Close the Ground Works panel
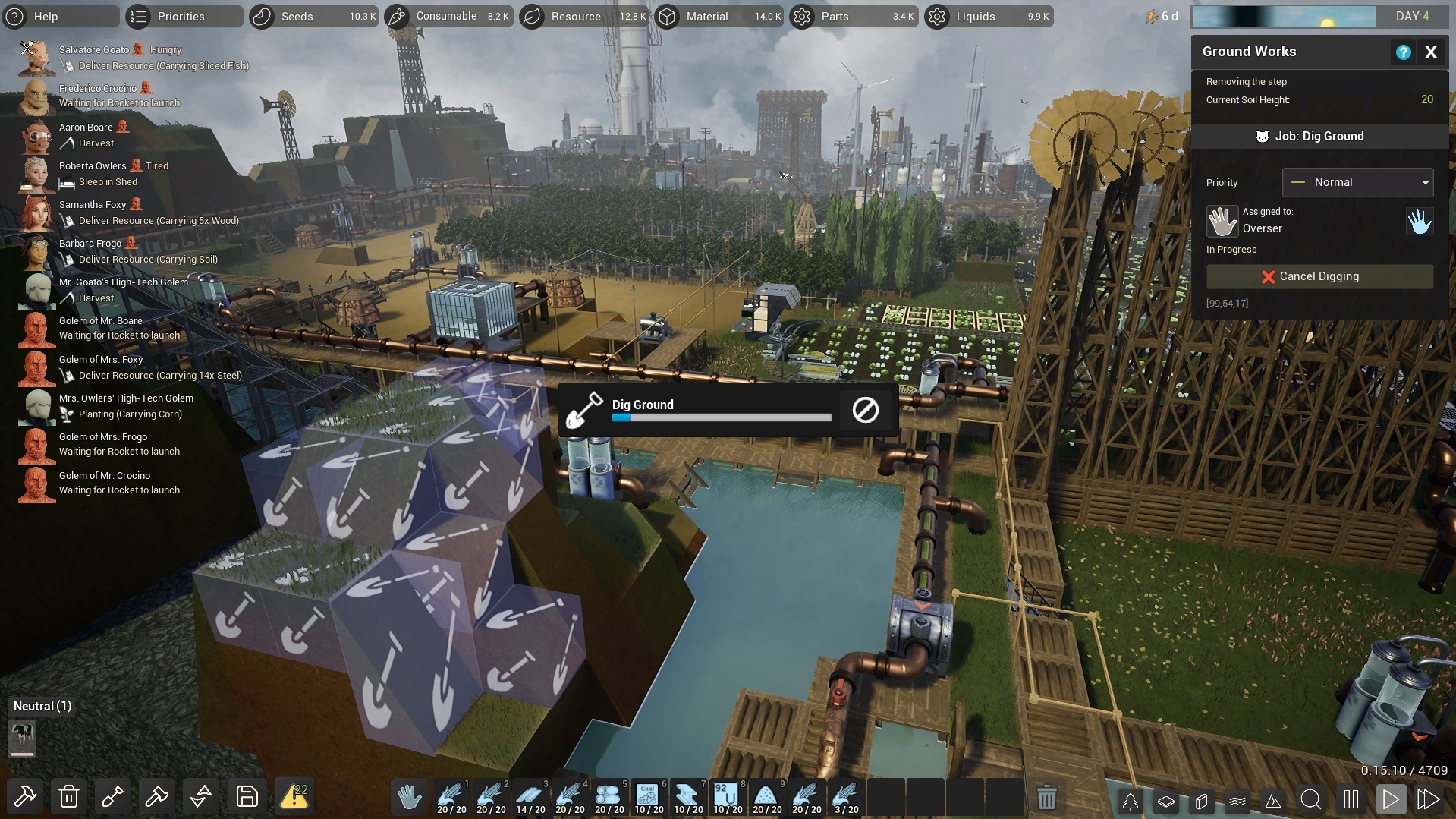Image resolution: width=1456 pixels, height=819 pixels. pos(1431,52)
